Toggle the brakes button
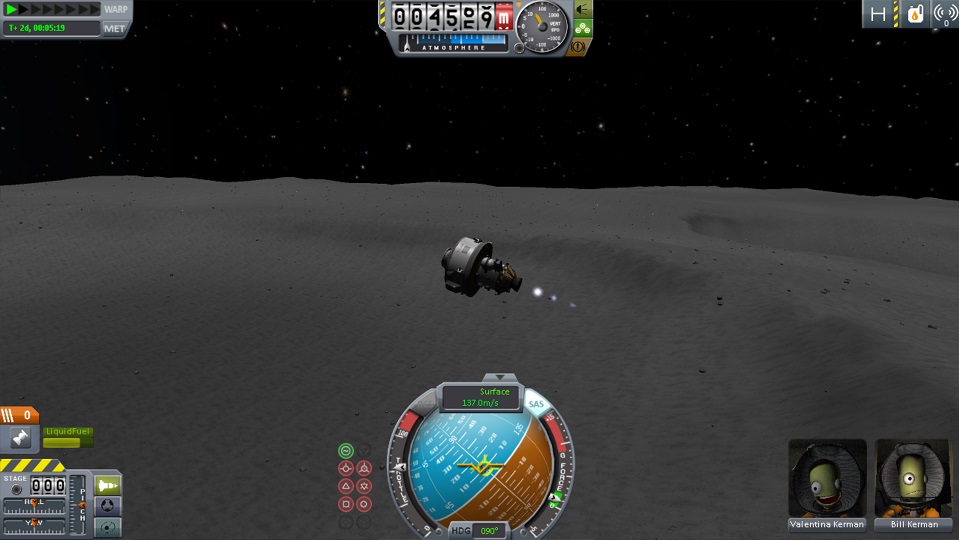Viewport: 959px width, 540px height. tap(578, 47)
